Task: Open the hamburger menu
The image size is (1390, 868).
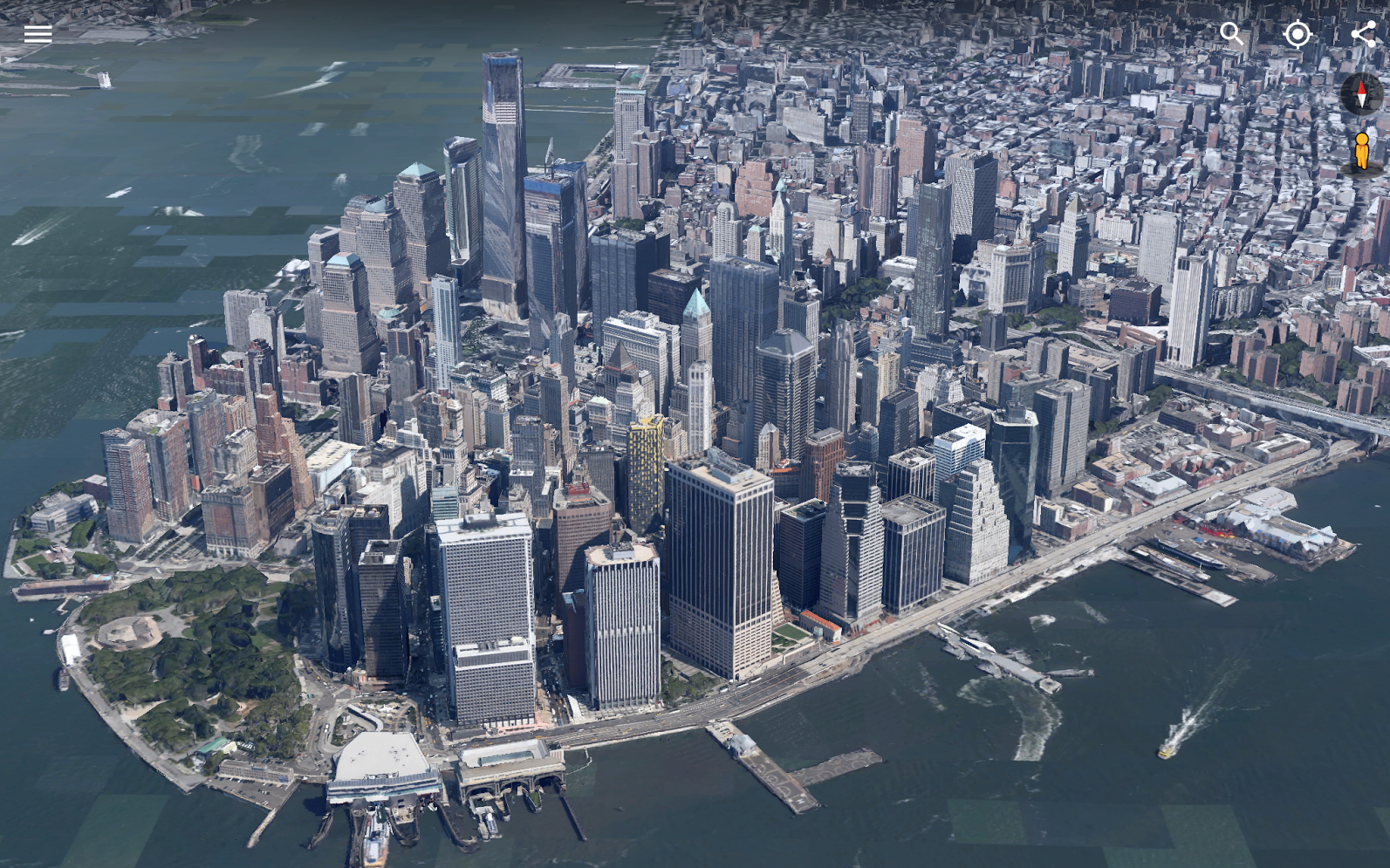Action: point(38,34)
